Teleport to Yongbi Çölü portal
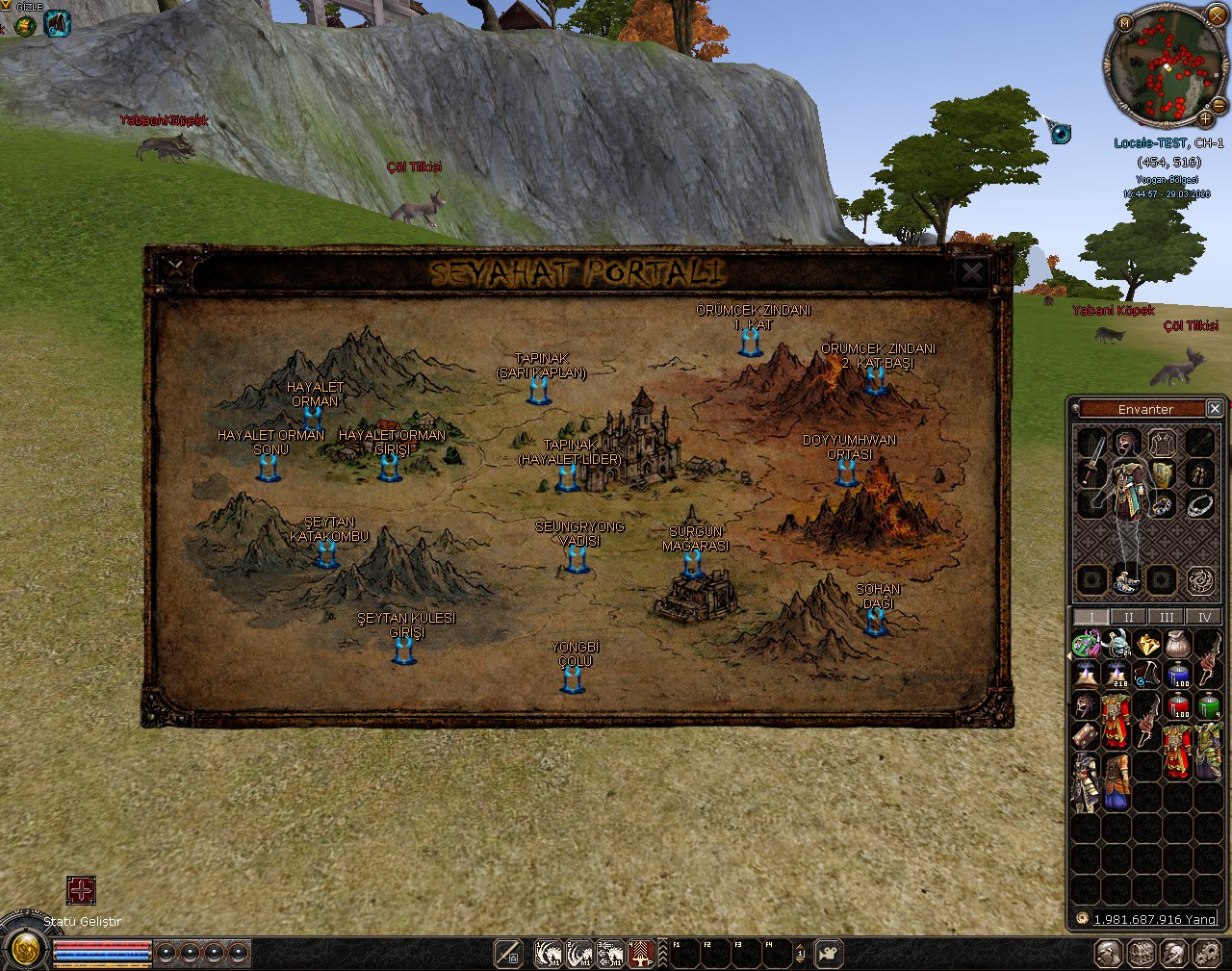This screenshot has height=971, width=1232. 573,679
